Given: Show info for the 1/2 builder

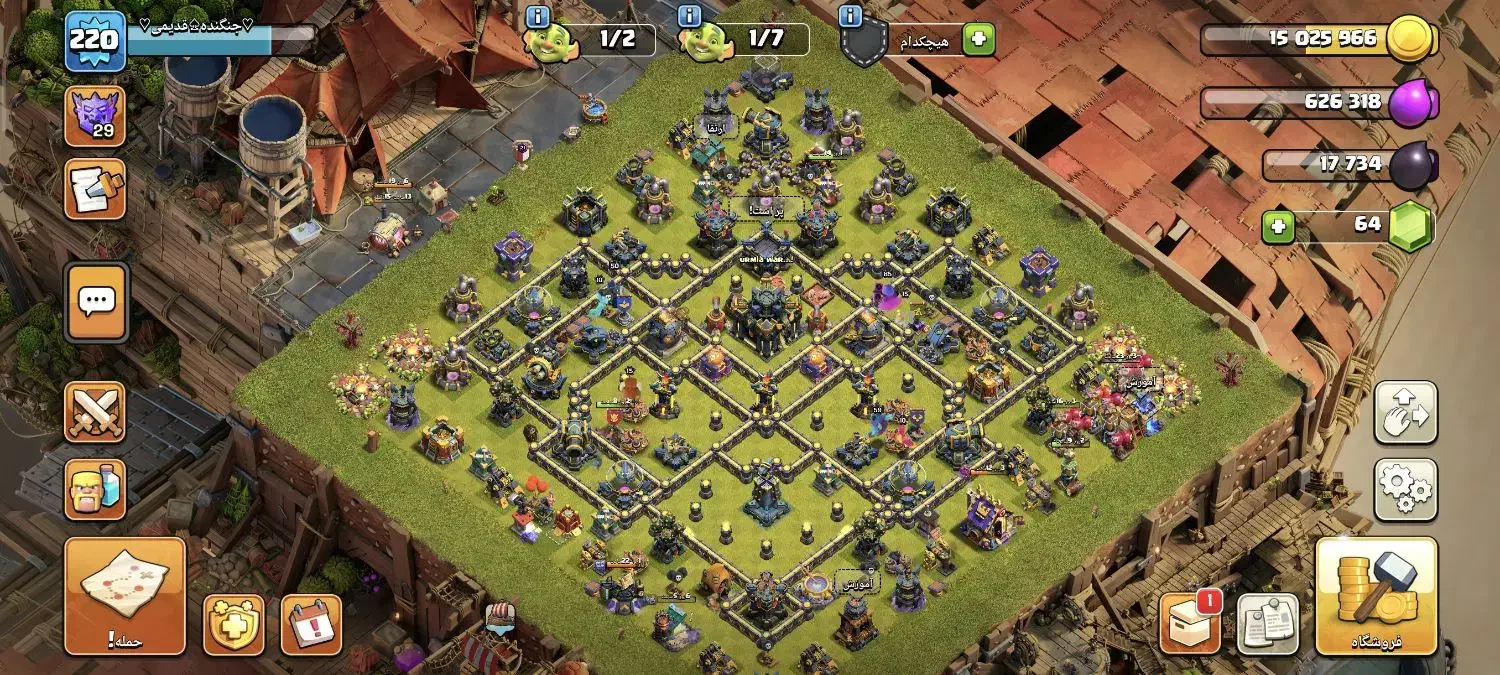Looking at the screenshot, I should point(538,17).
